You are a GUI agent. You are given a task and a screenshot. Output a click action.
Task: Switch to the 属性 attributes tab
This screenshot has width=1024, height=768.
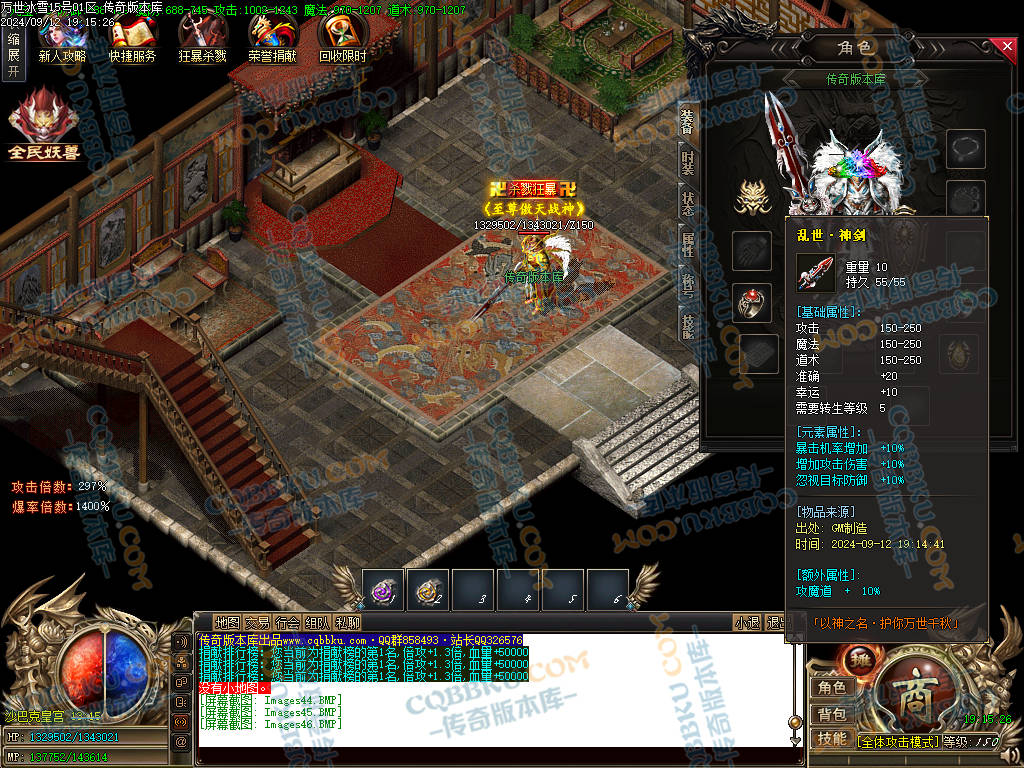(x=688, y=242)
